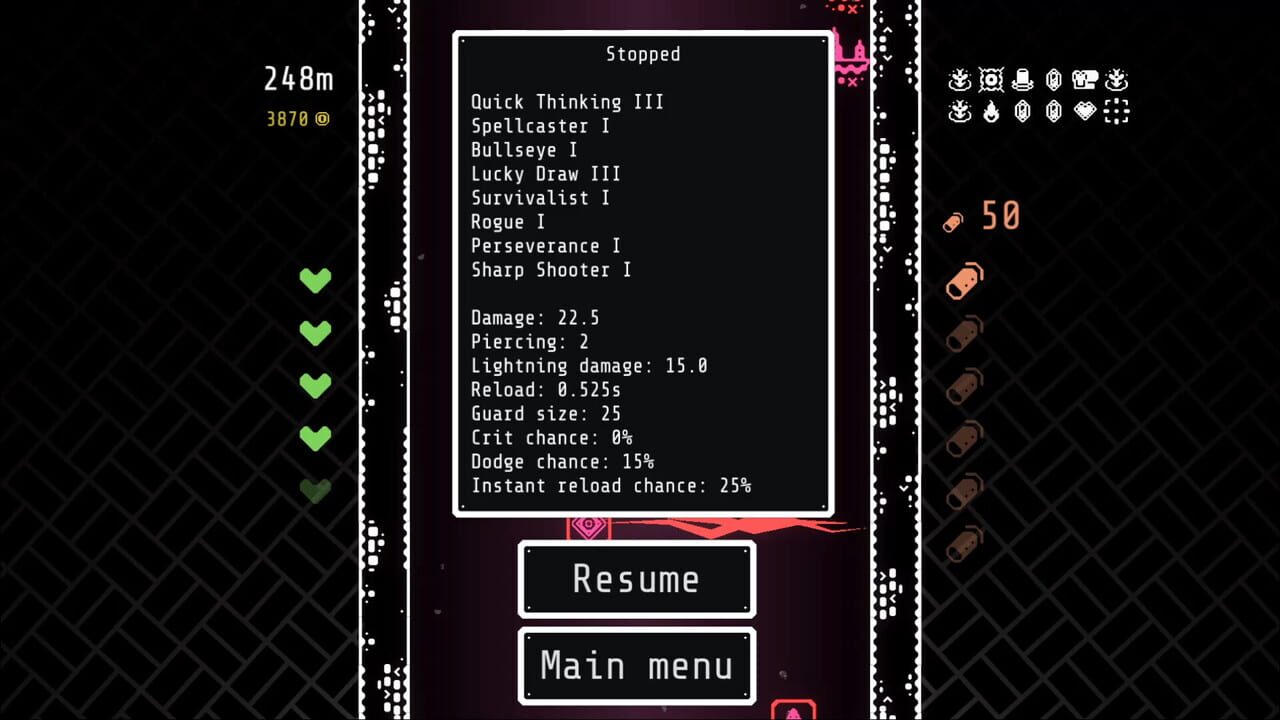This screenshot has width=1280, height=720.
Task: Click the pink diamond gem below the stats panel
Action: (589, 523)
